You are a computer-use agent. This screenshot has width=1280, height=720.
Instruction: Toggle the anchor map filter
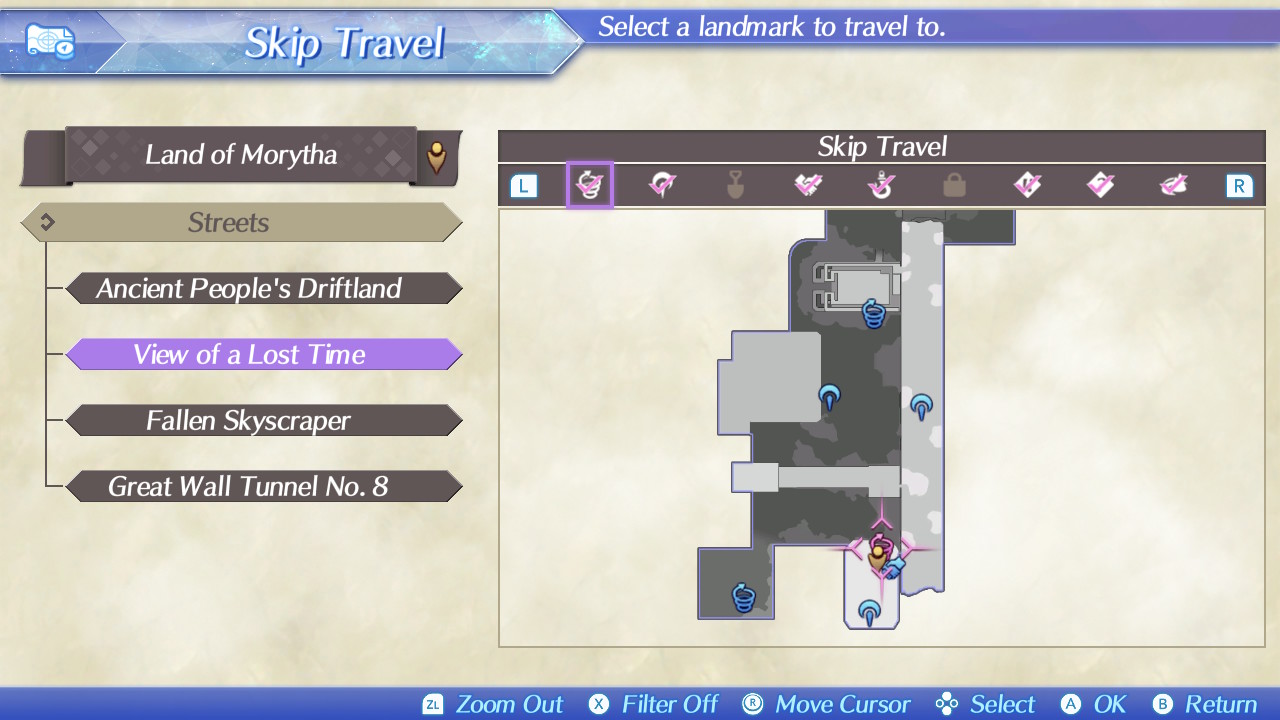(x=881, y=185)
